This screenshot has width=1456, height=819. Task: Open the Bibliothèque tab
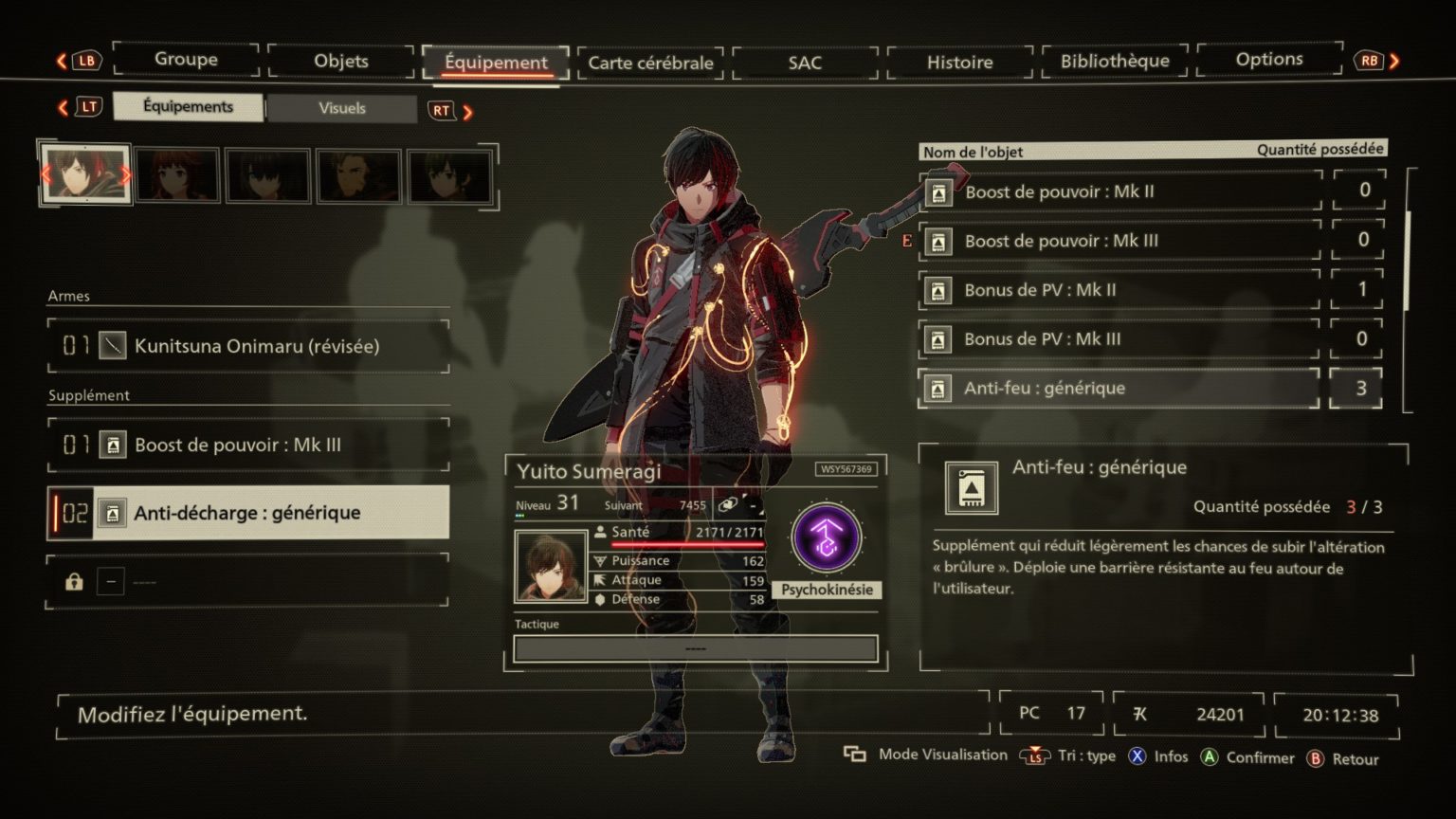1115,62
